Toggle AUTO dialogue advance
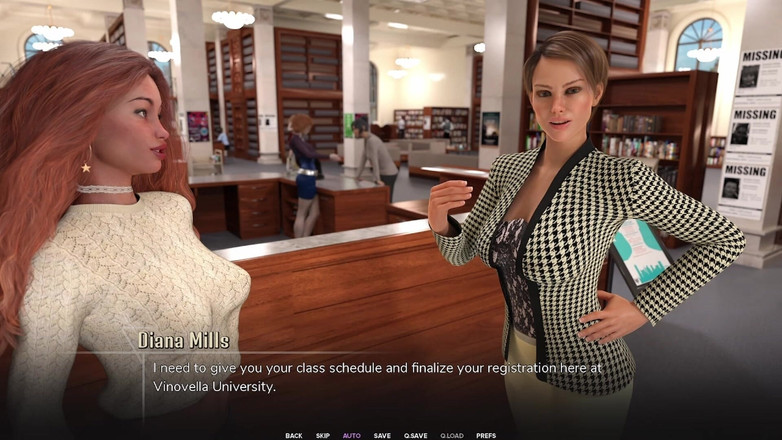The width and height of the screenshot is (782, 440). point(352,435)
